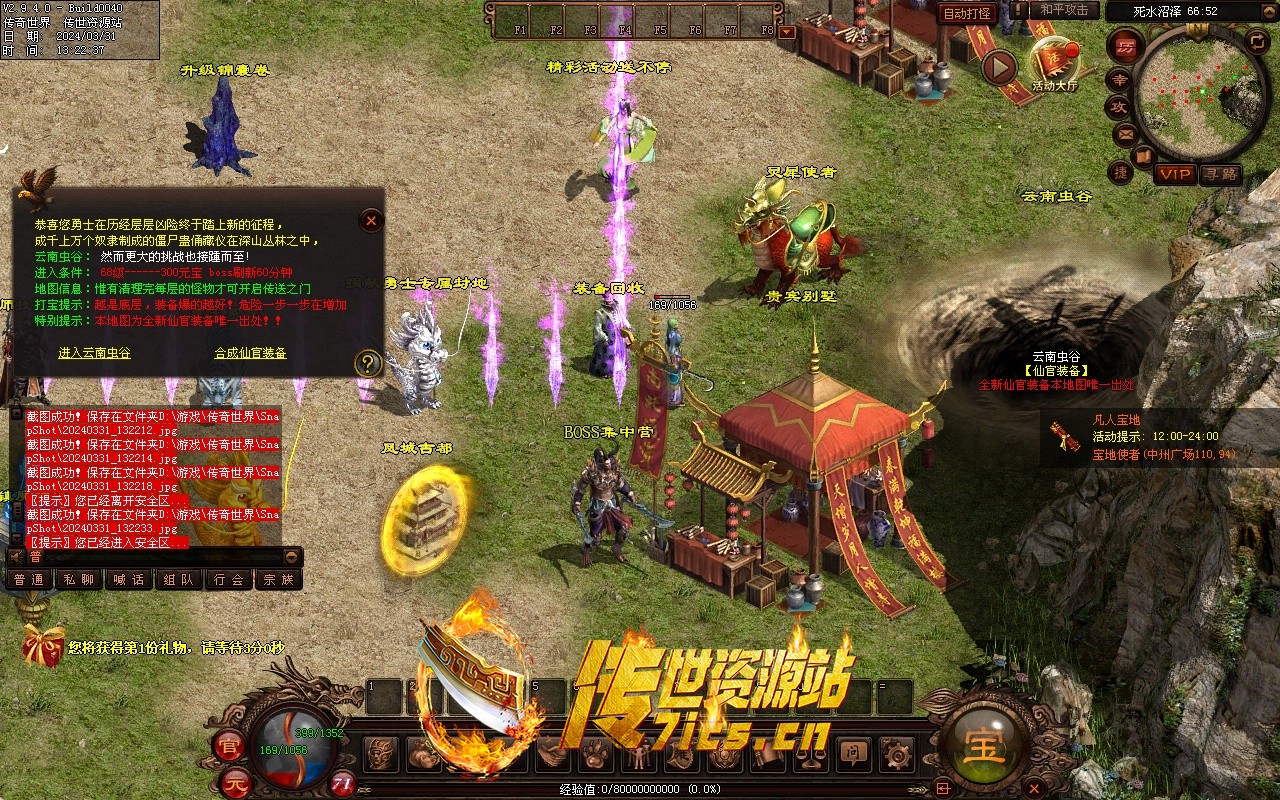Open the mail envelope icon
Screen dimensions: 1280x800
(1125, 133)
